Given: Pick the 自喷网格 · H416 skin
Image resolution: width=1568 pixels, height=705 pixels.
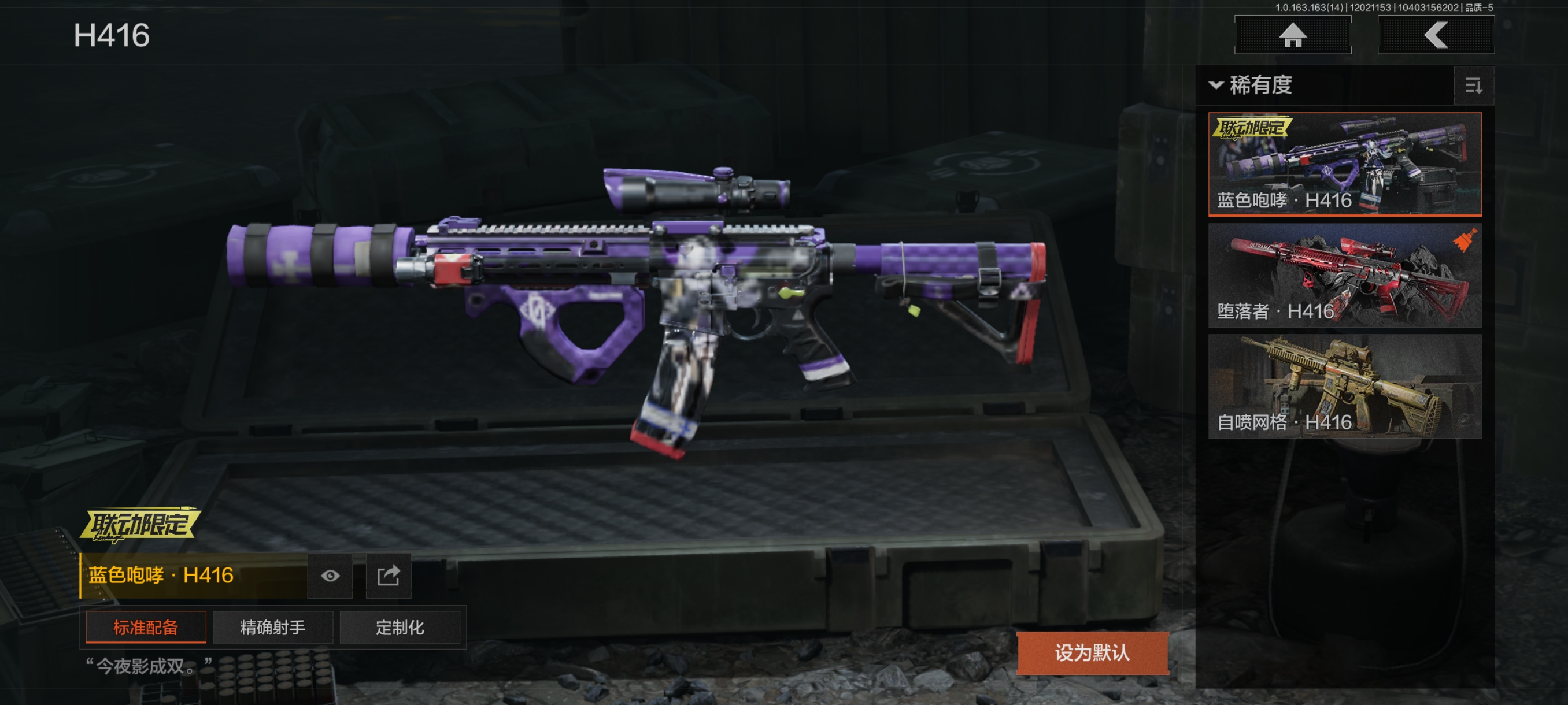Looking at the screenshot, I should pos(1344,385).
